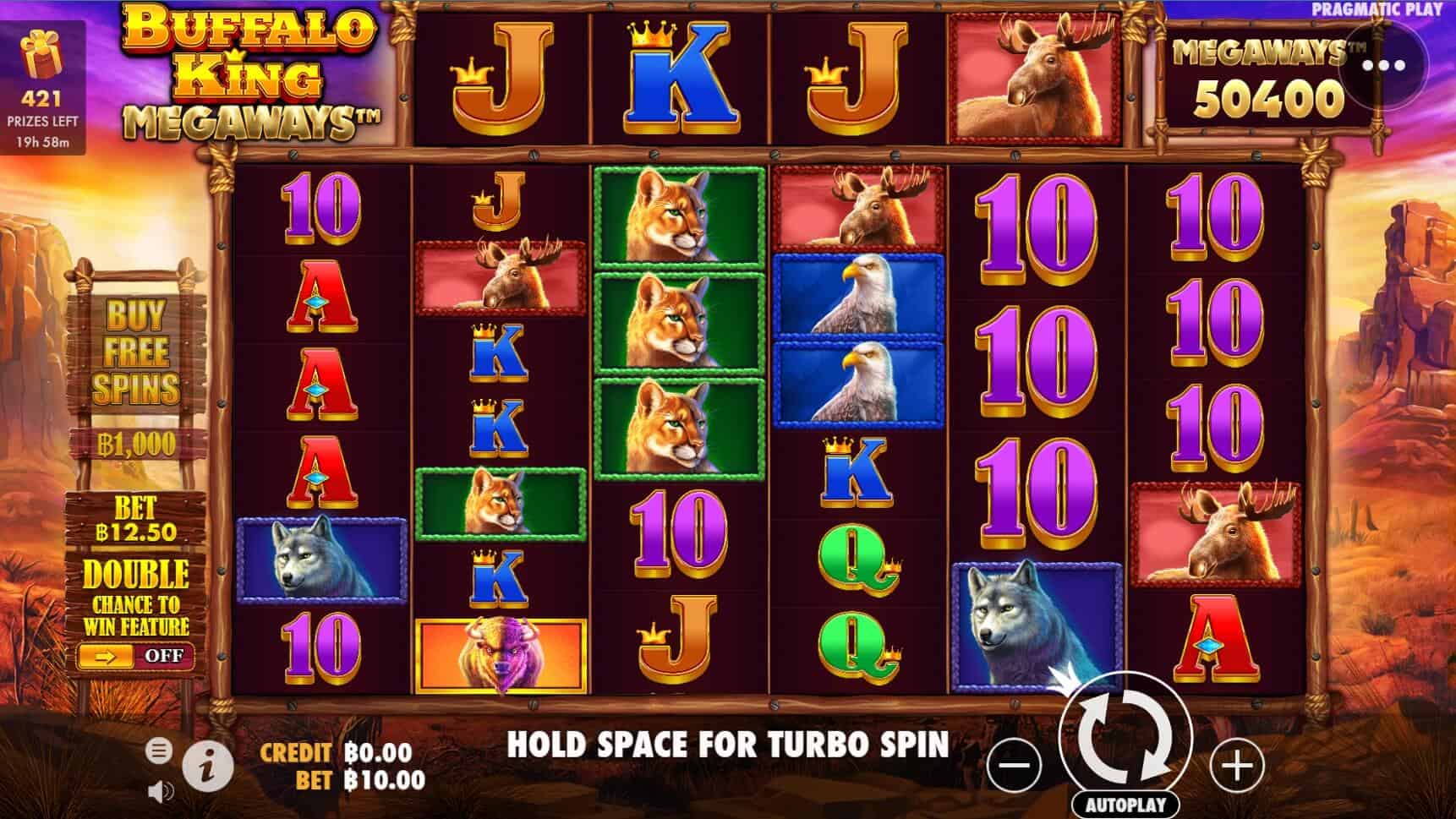Mute the game sound
The height and width of the screenshot is (819, 1456).
coord(162,791)
